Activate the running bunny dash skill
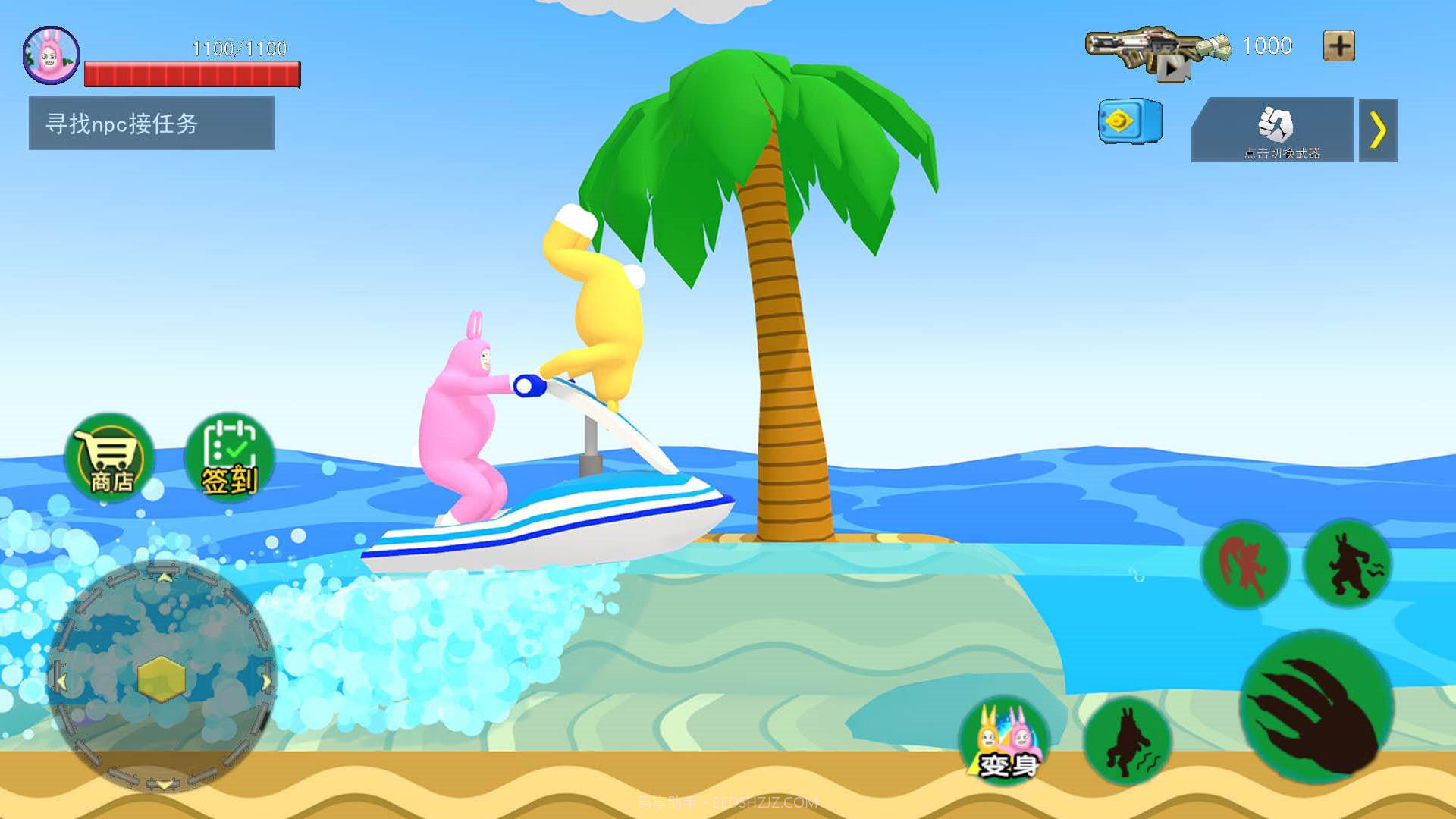The image size is (1456, 819). click(x=1348, y=563)
